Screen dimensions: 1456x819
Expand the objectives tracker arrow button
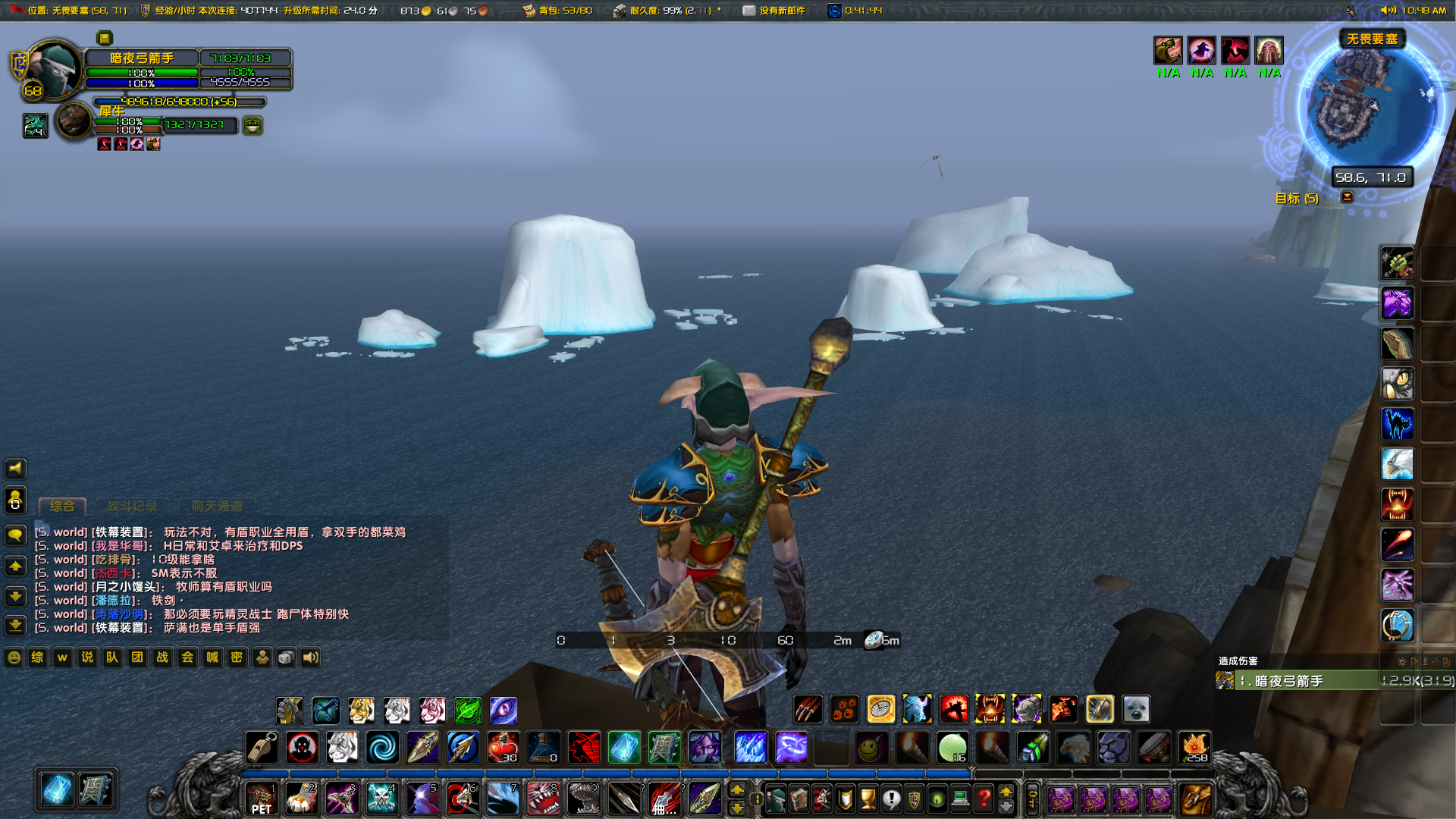tap(1348, 197)
